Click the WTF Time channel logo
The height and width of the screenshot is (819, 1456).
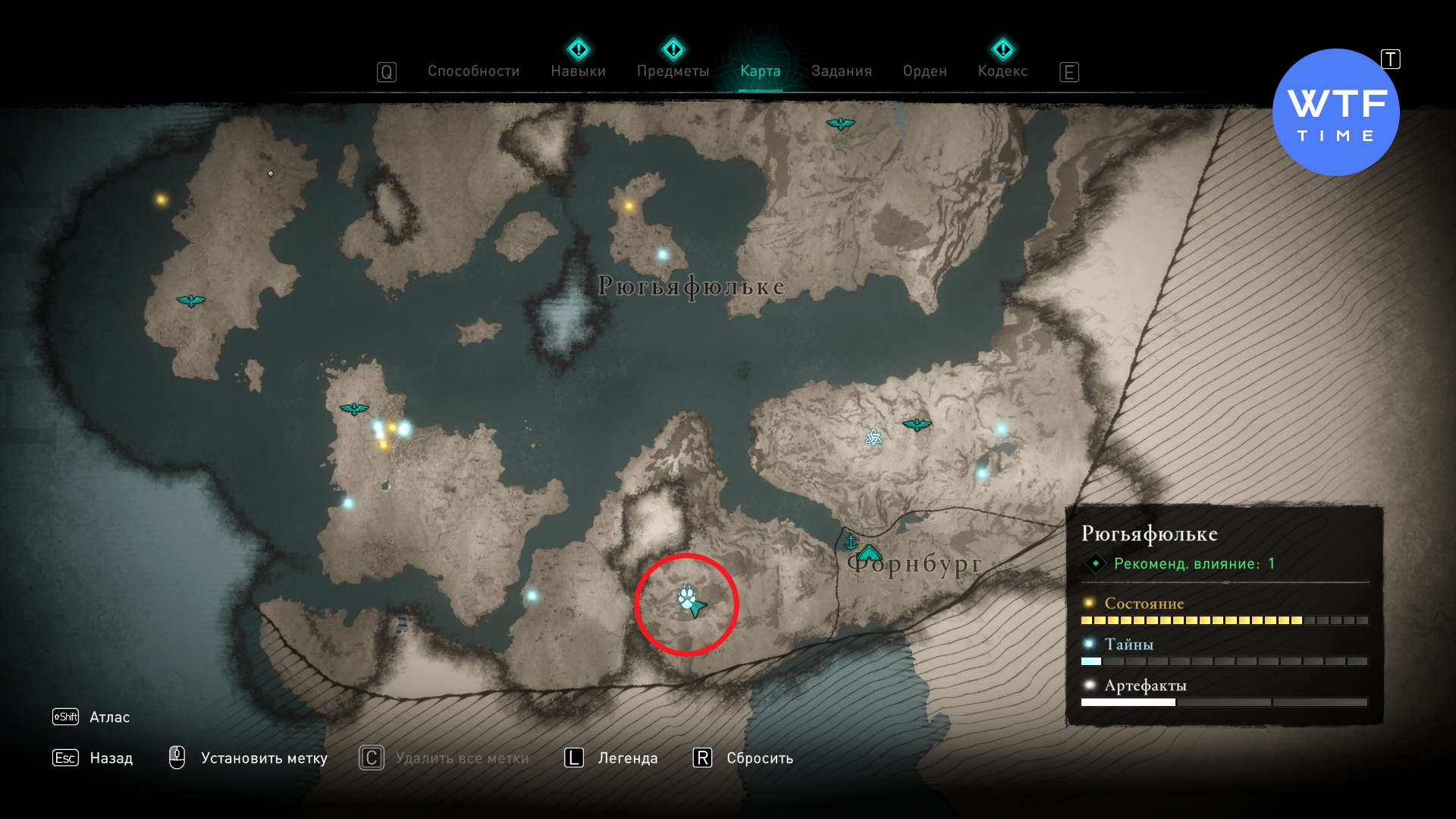click(1335, 112)
